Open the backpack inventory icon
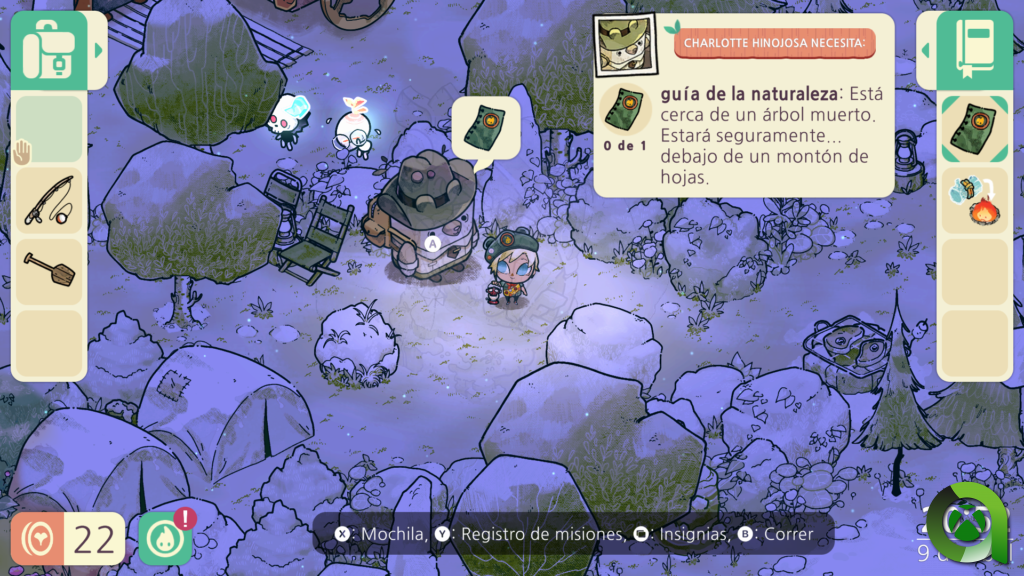The width and height of the screenshot is (1024, 576). (49, 49)
